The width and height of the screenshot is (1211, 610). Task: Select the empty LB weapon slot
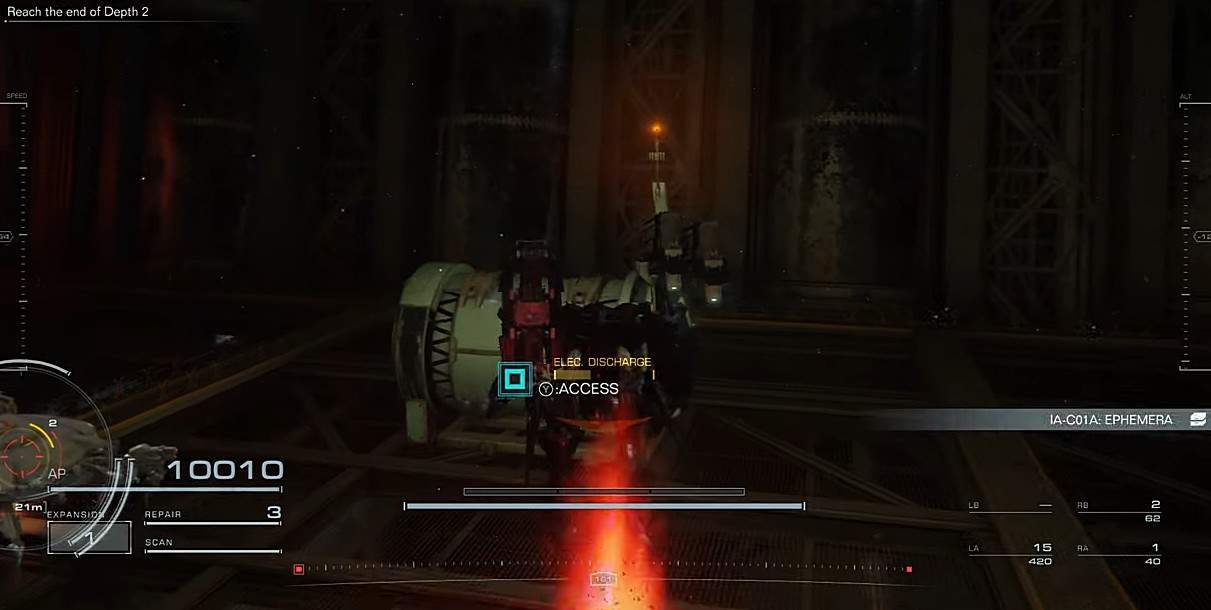(1010, 506)
